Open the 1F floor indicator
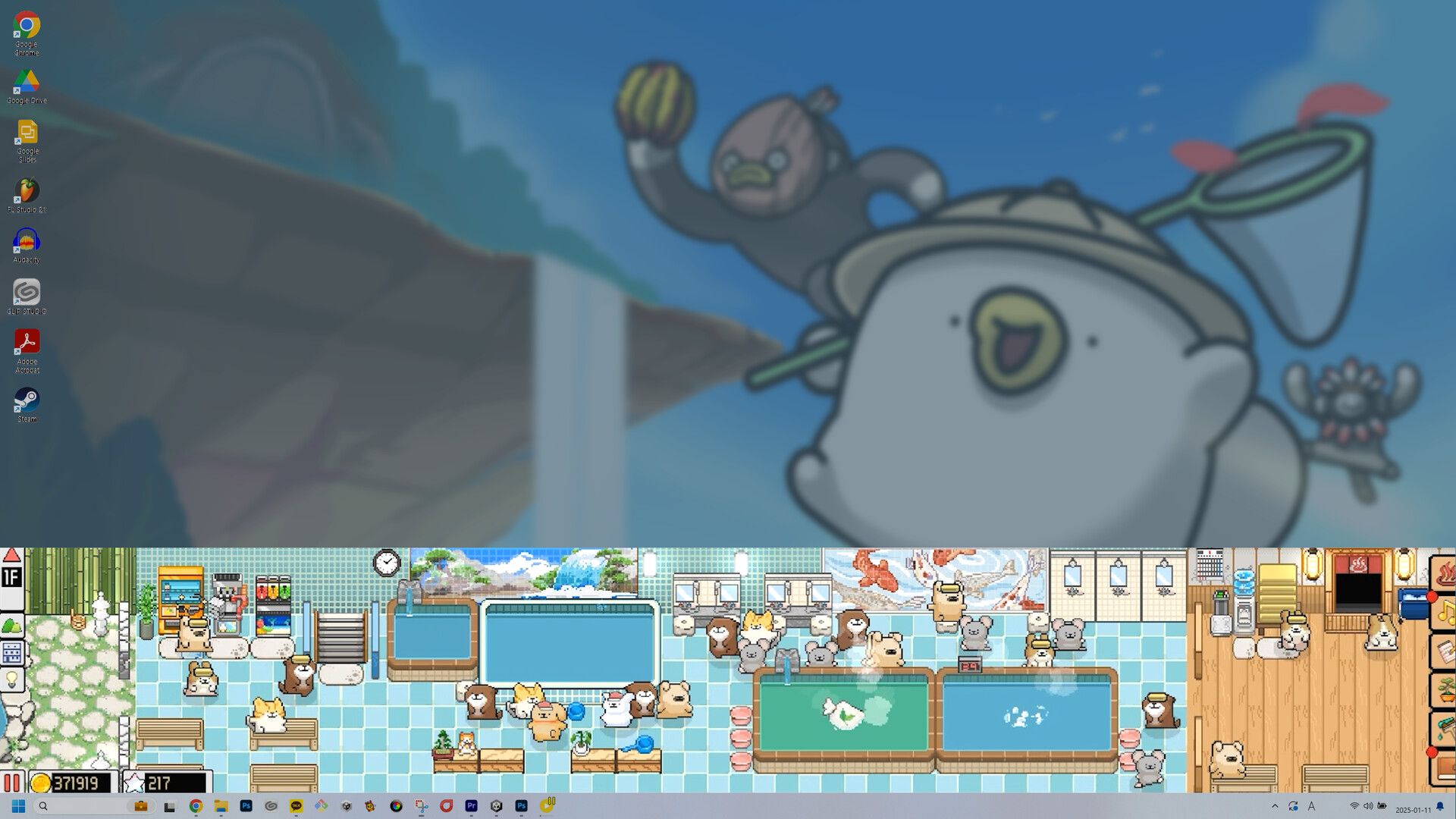 (11, 579)
